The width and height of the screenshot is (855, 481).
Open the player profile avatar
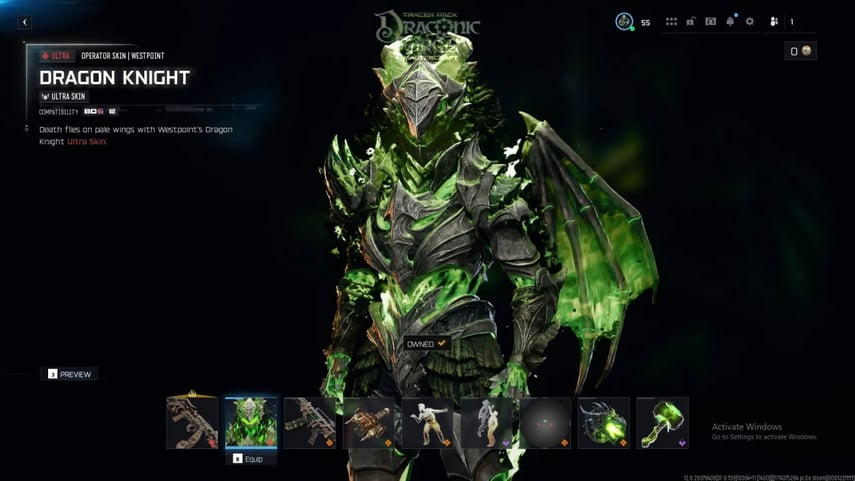coord(624,21)
